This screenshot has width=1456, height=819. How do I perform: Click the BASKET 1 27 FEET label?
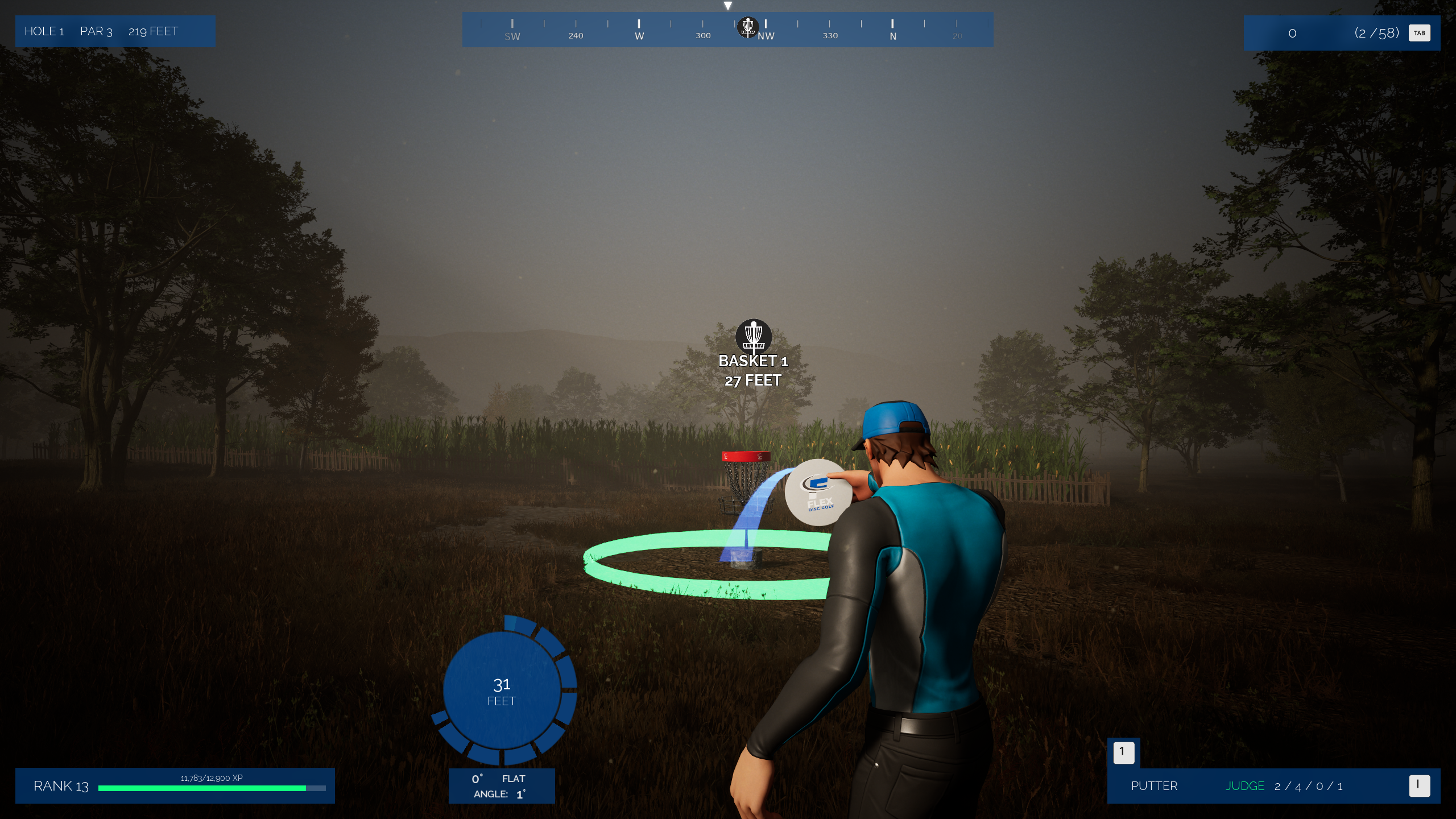[753, 371]
